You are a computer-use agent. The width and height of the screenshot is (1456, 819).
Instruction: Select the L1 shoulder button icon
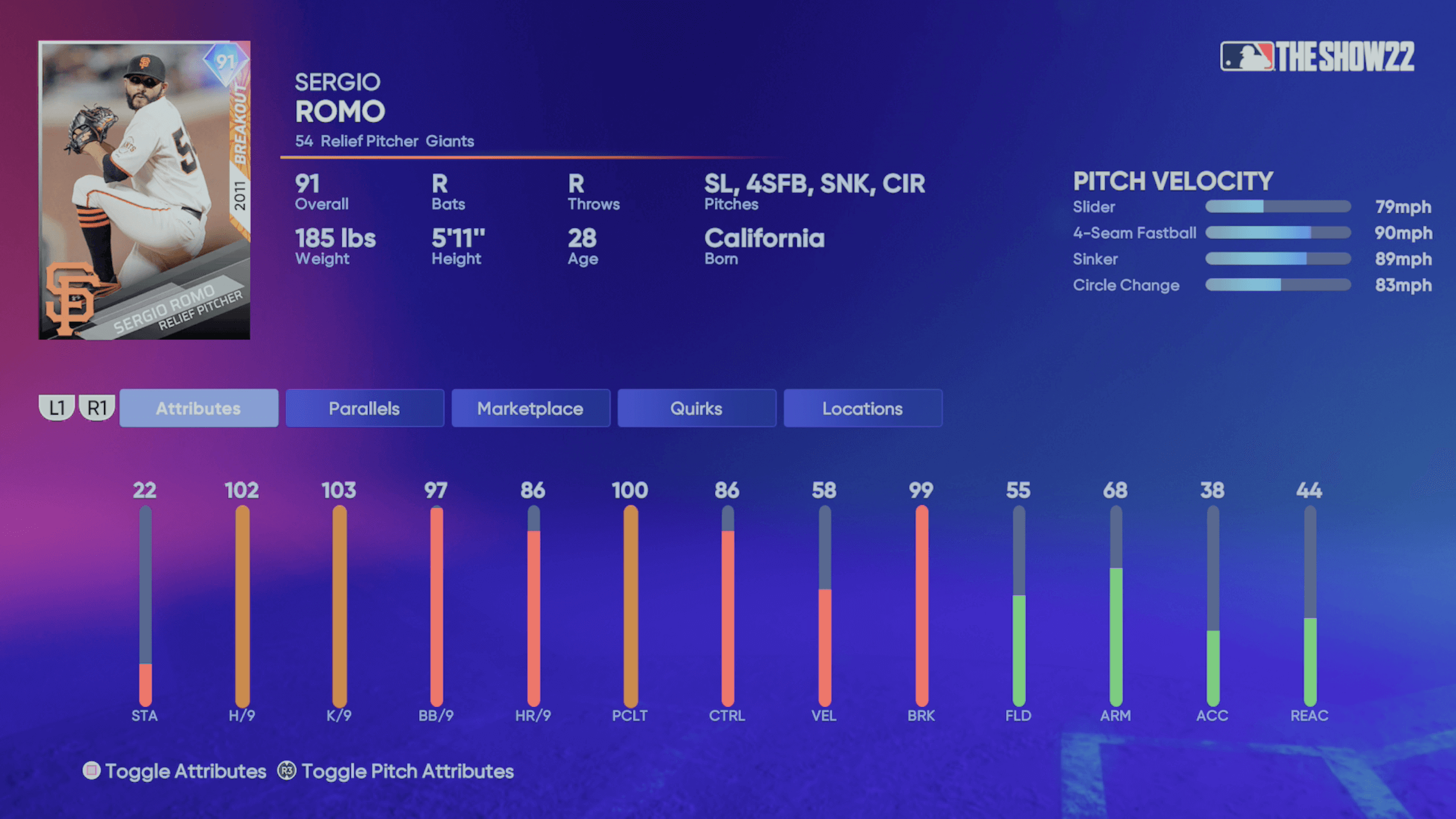pos(57,407)
